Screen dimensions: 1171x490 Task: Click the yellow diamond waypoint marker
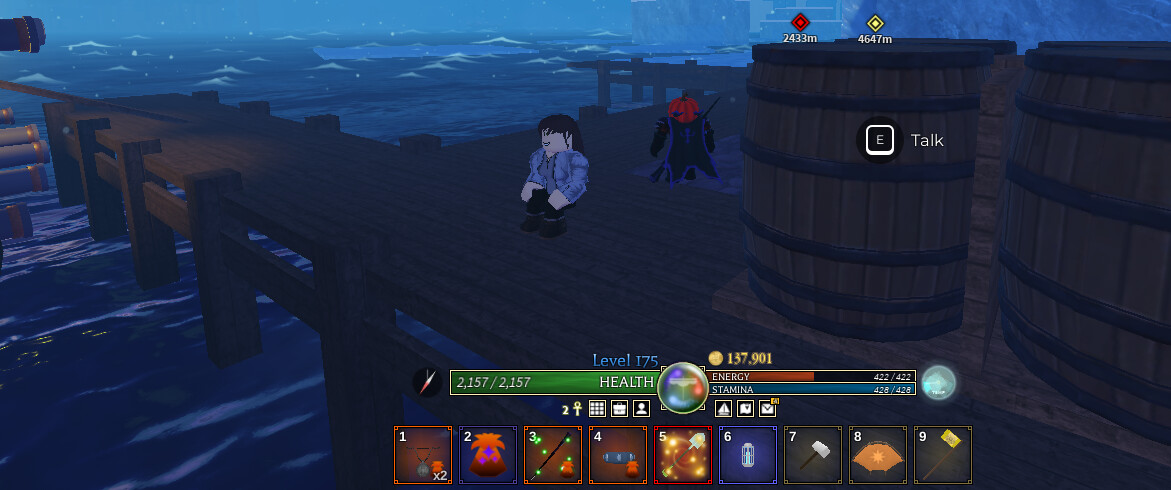click(875, 23)
